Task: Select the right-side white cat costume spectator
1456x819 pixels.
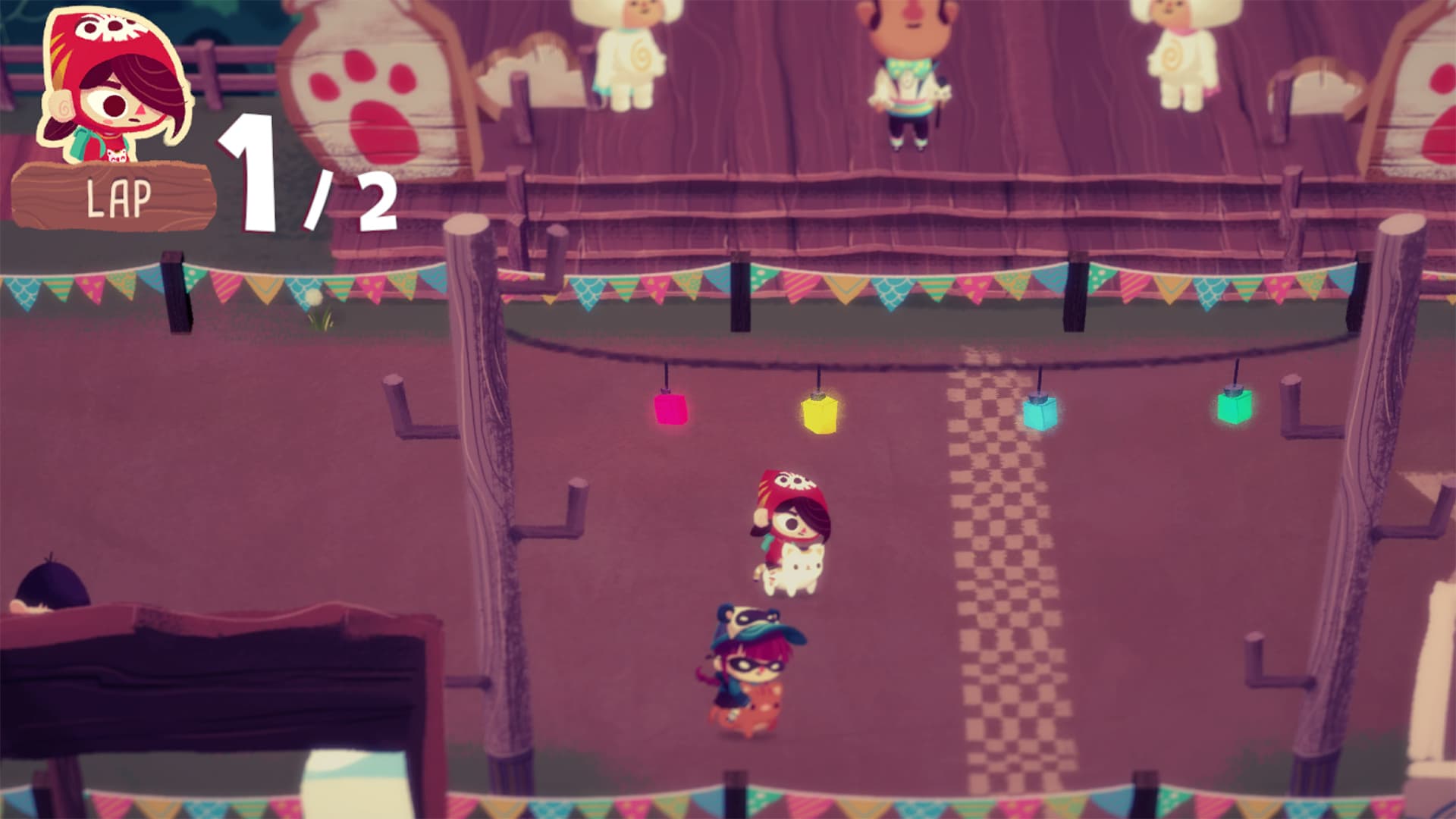Action: [1183, 57]
